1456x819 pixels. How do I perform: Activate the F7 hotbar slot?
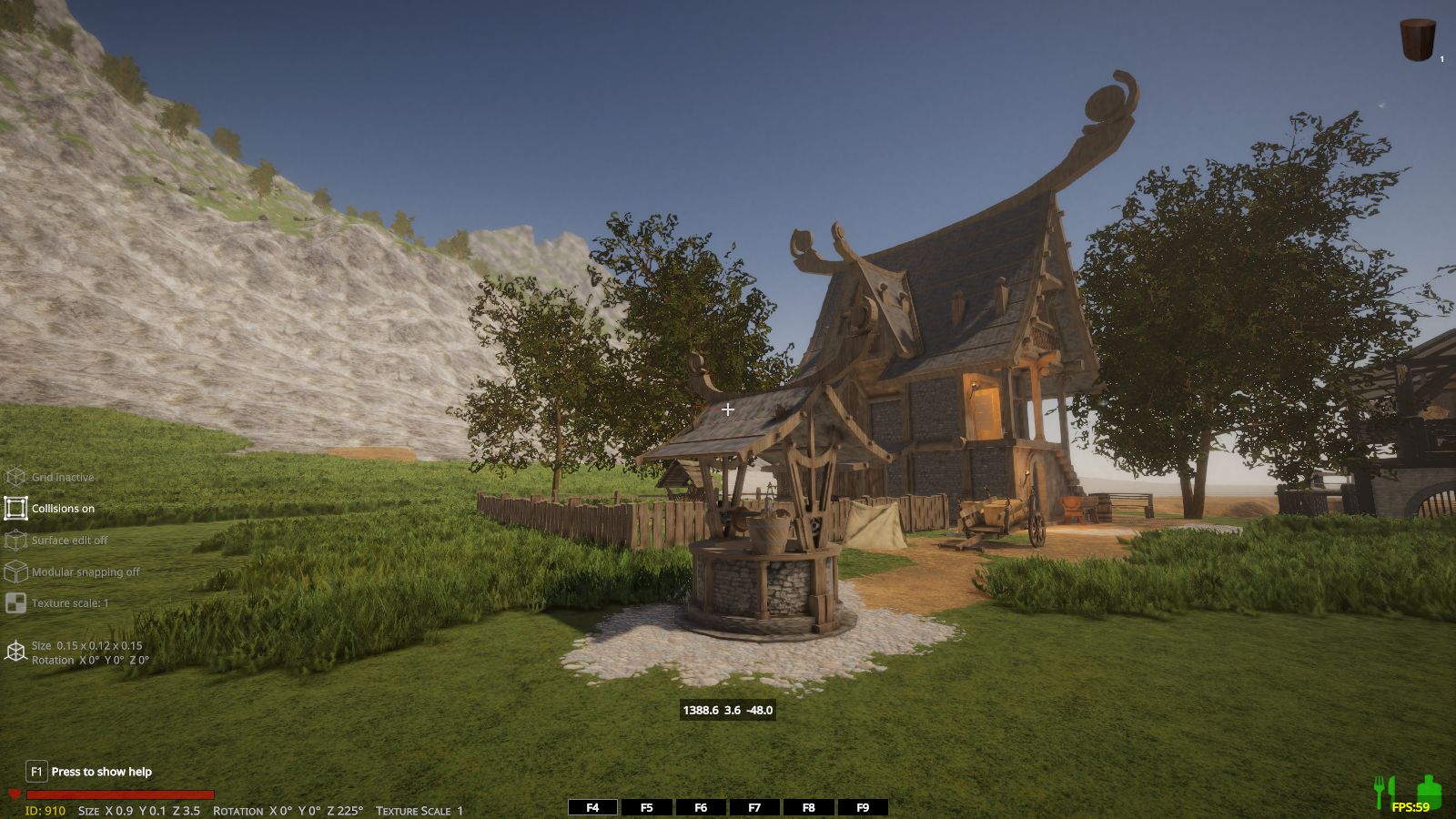(754, 807)
